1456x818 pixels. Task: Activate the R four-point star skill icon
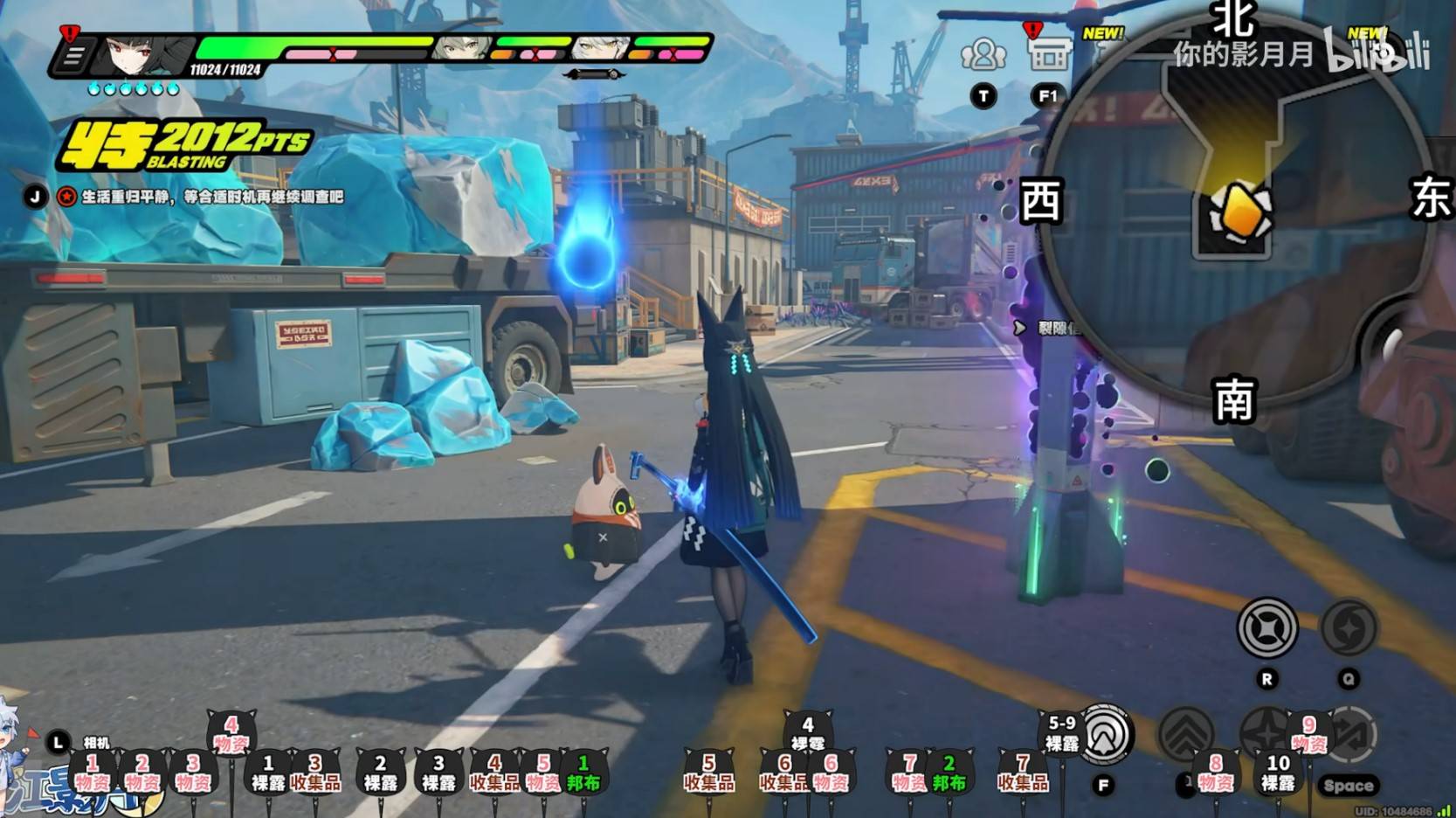1267,627
